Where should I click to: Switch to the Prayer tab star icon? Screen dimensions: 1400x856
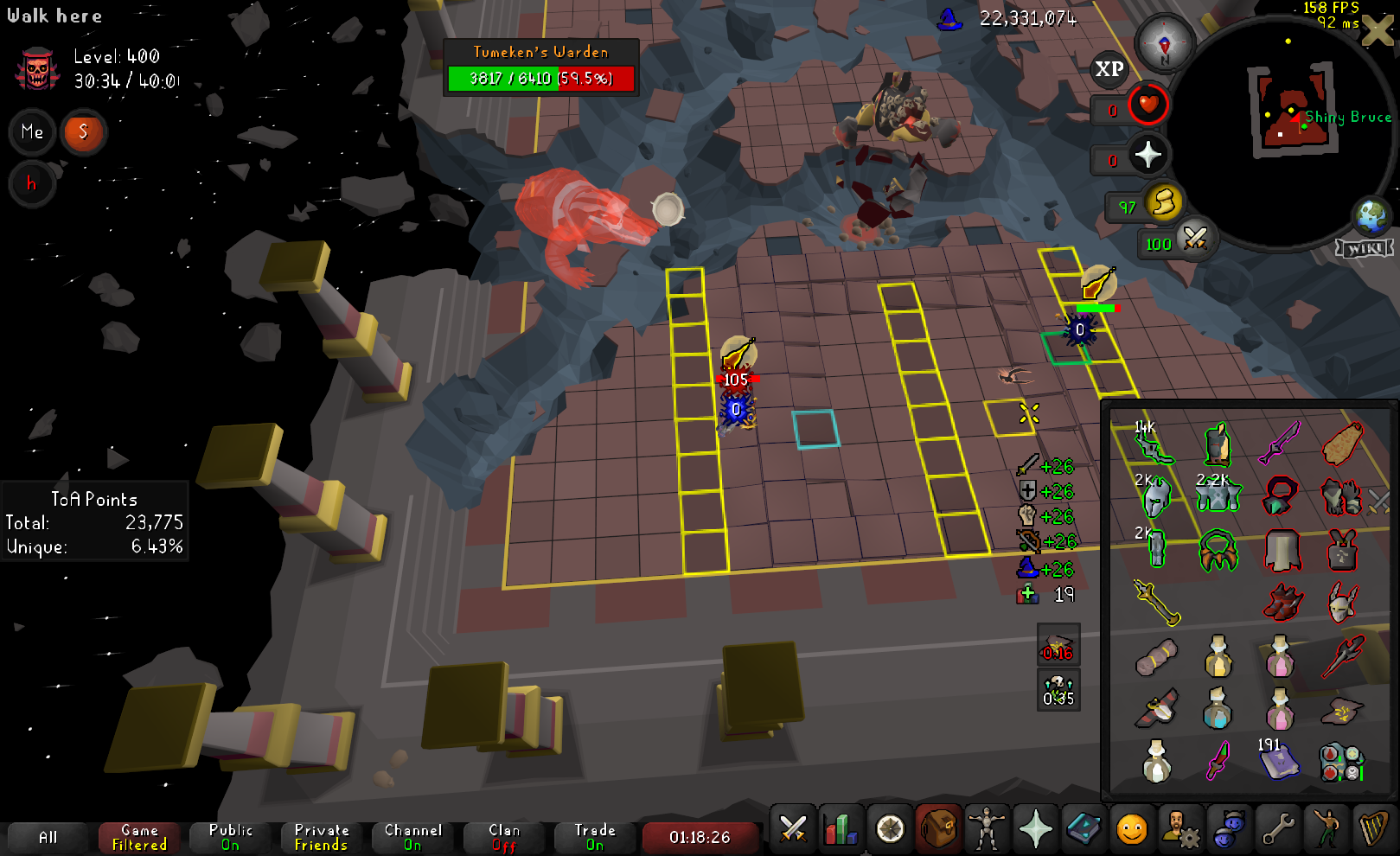click(x=1035, y=829)
